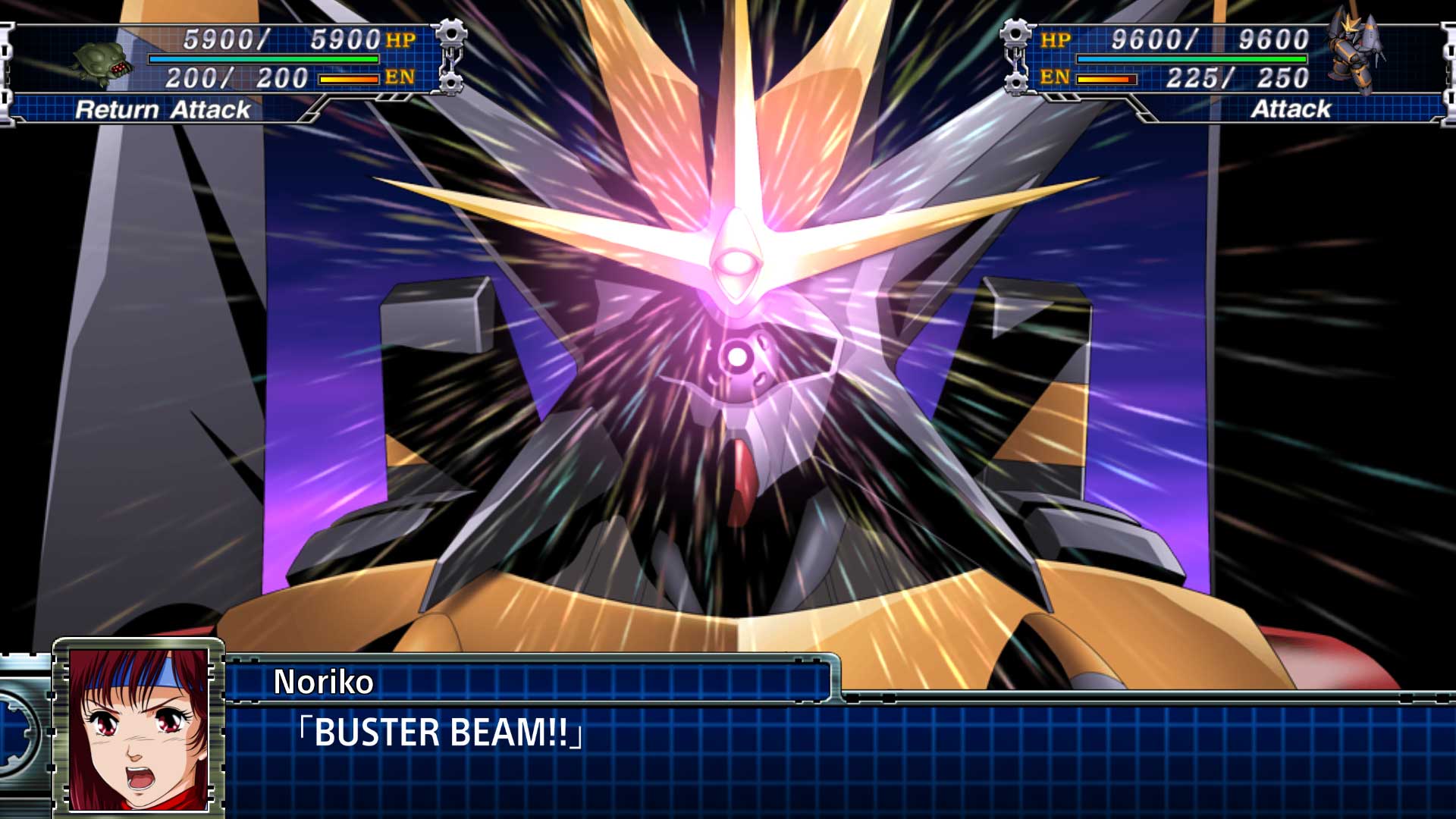Expand the Noriko name plate
The height and width of the screenshot is (819, 1456).
point(531,681)
